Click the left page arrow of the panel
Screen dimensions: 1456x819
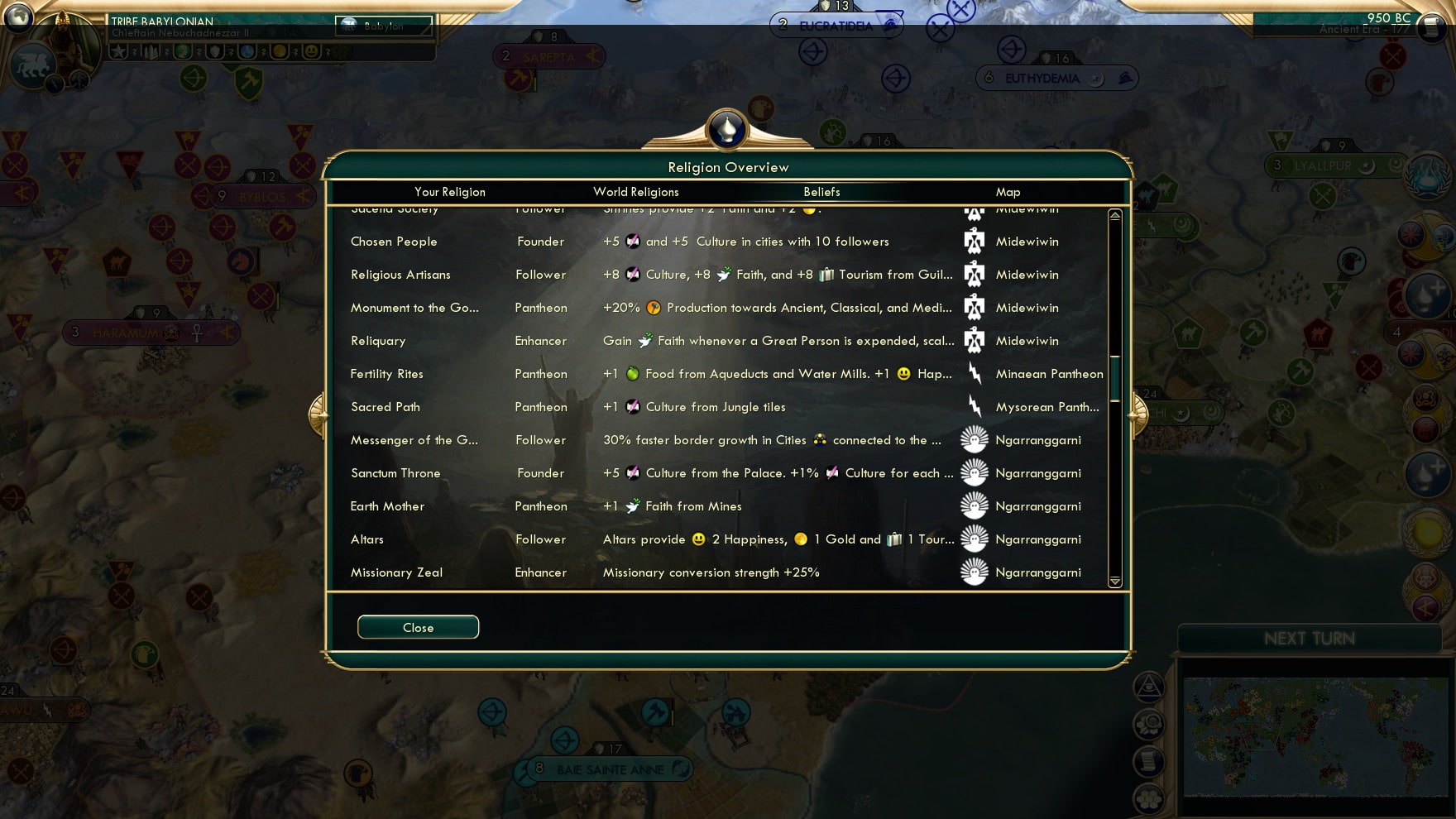(318, 415)
